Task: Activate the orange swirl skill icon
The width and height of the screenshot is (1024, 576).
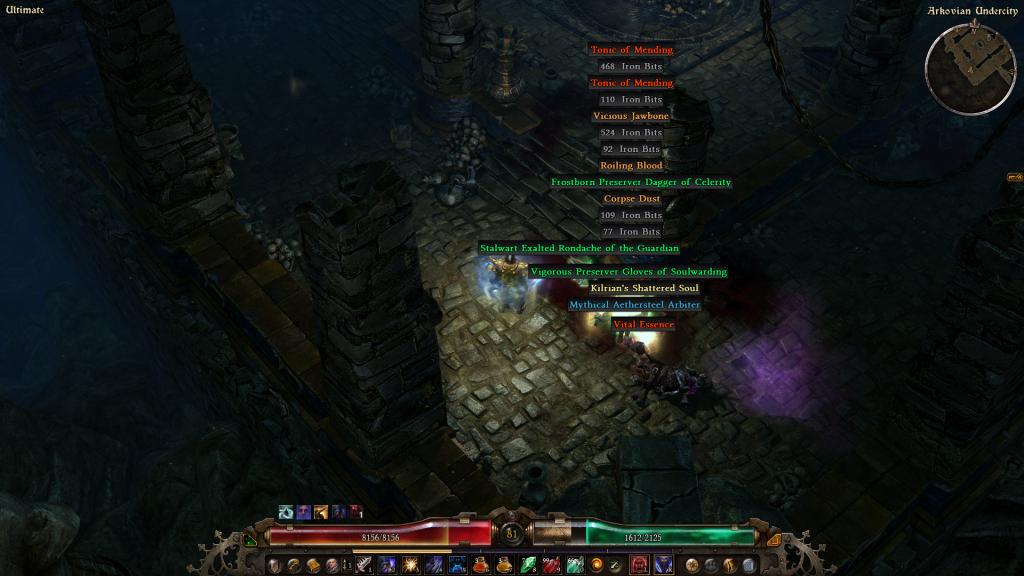Action: coord(596,566)
